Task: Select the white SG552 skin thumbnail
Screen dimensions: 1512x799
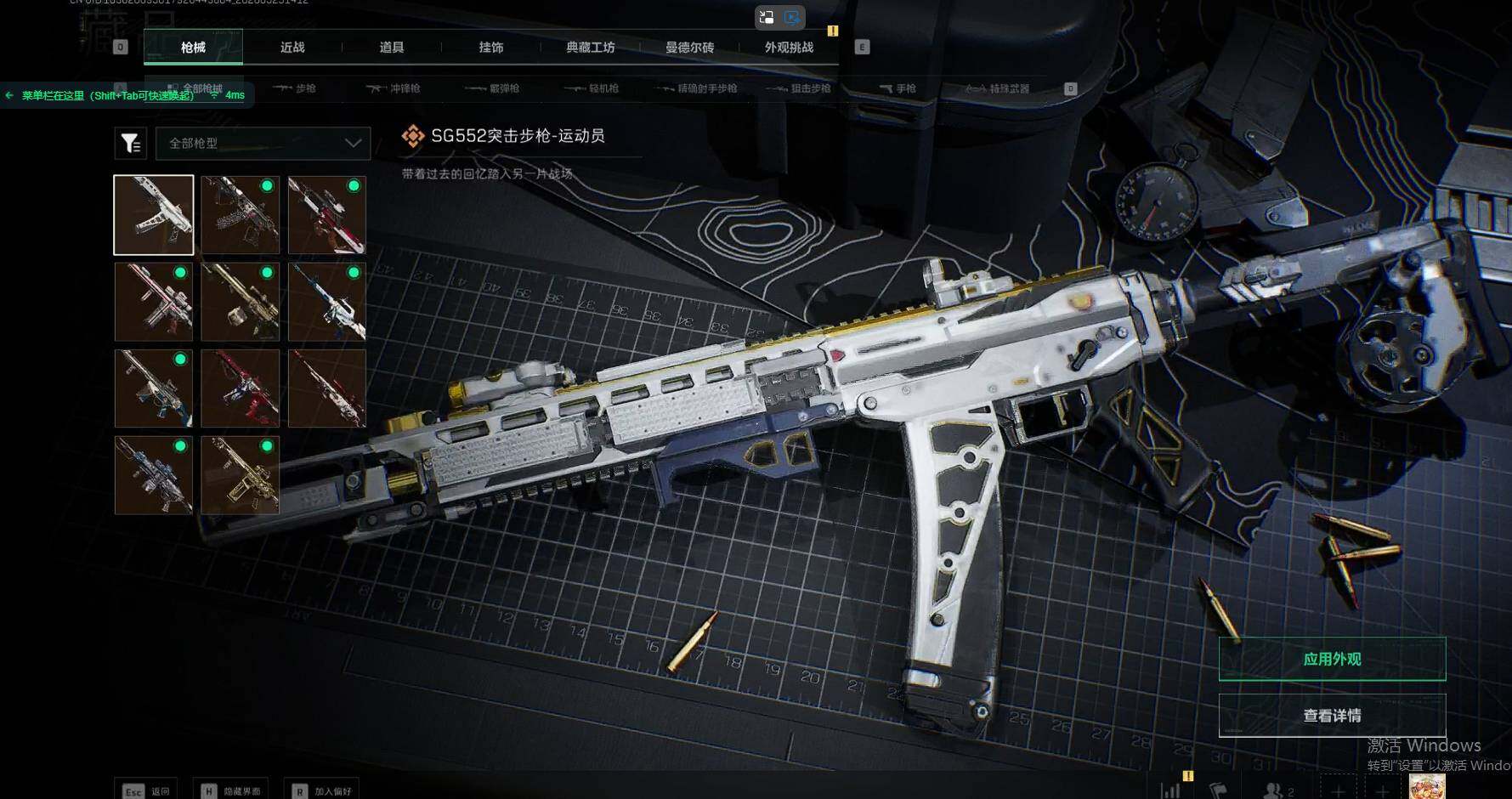Action: 154,215
